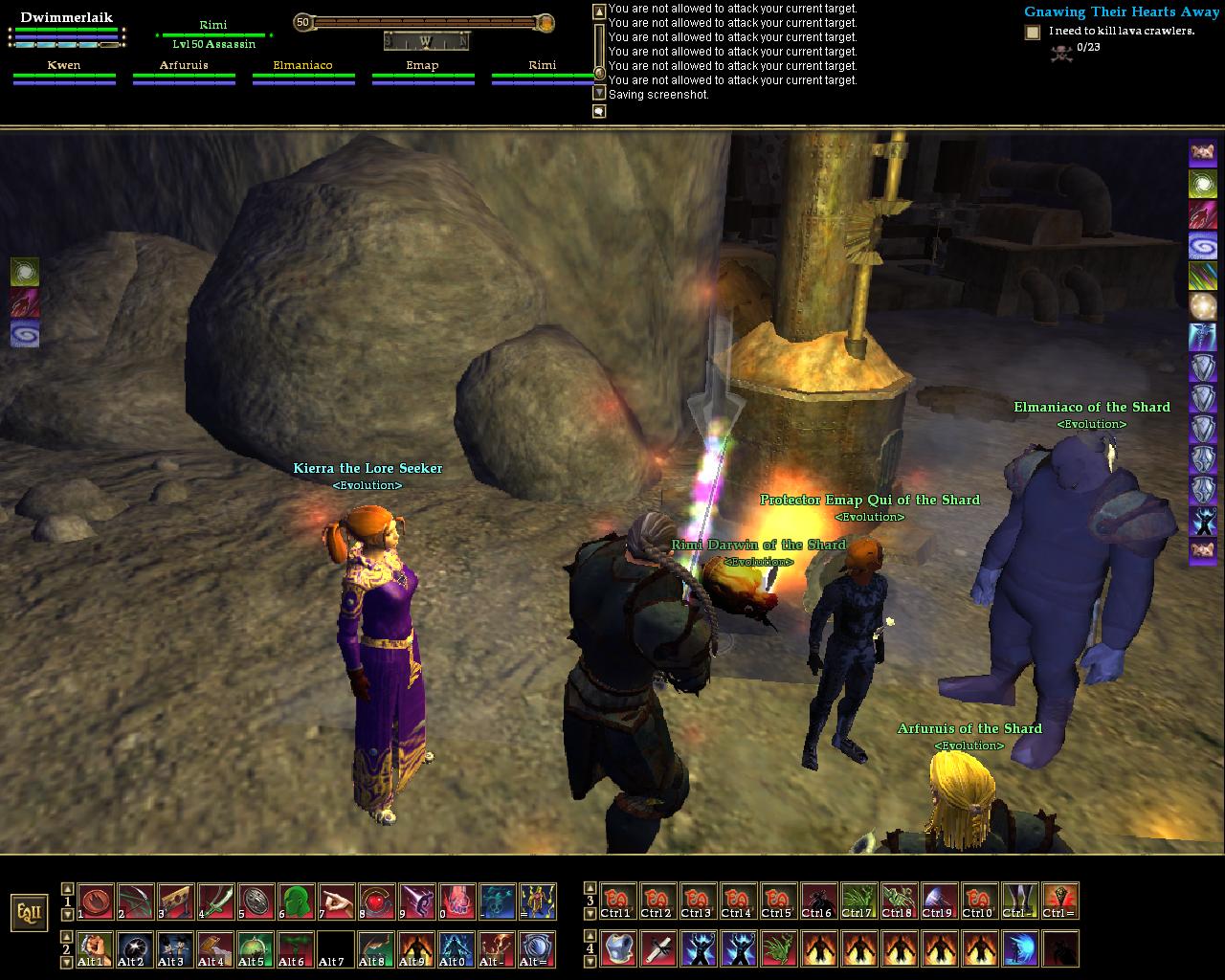
Task: Click the Rimi Lvl 50 Assassin target window
Action: coord(213,34)
